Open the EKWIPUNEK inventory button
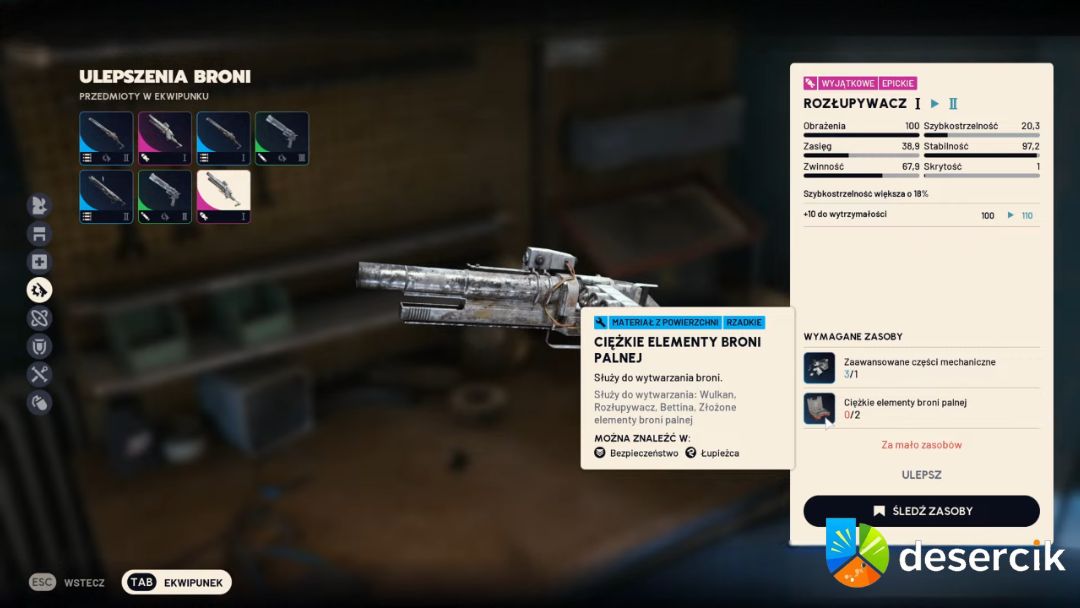Viewport: 1080px width, 608px height. coord(177,582)
